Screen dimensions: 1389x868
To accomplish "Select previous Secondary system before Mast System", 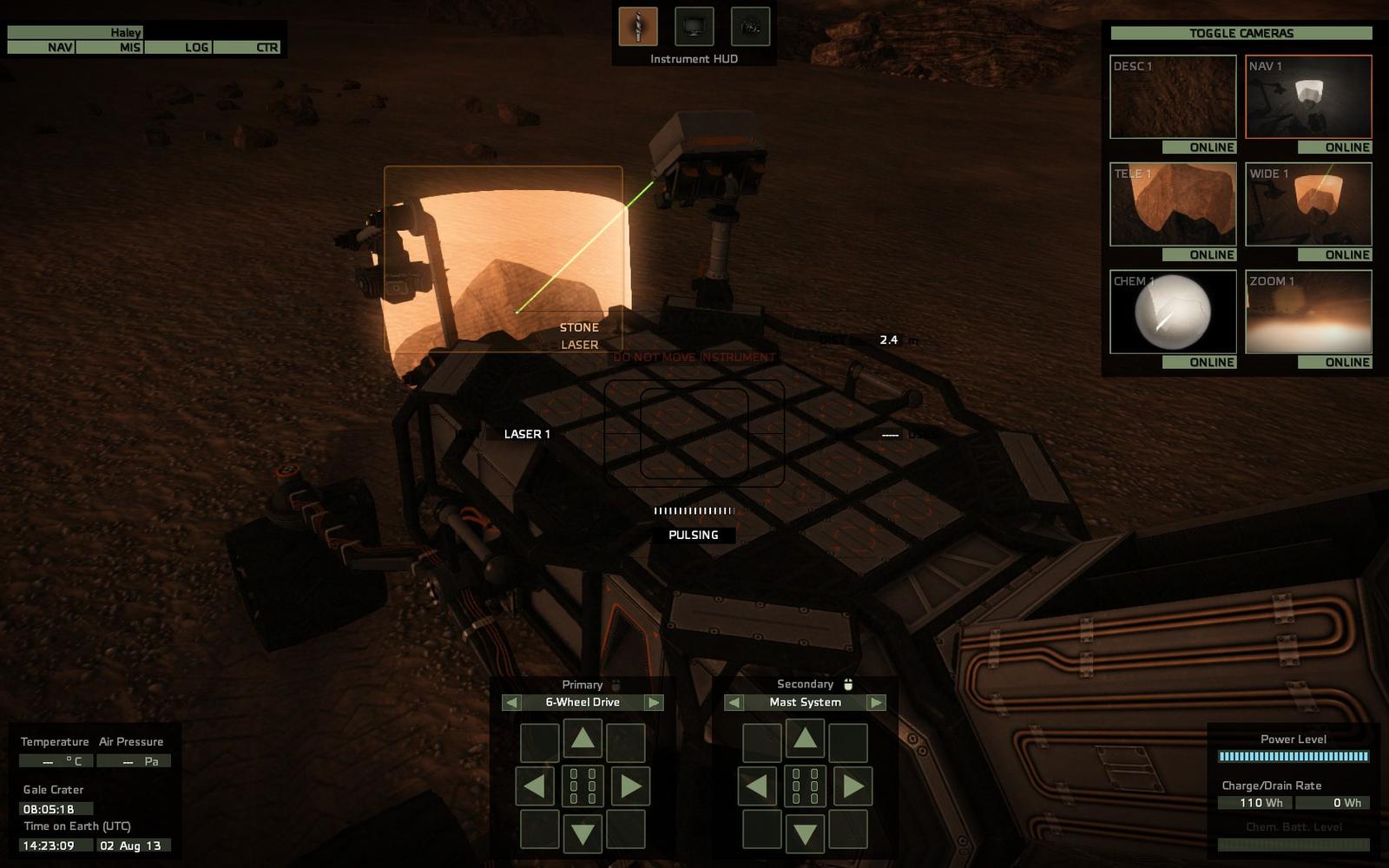I will (734, 702).
